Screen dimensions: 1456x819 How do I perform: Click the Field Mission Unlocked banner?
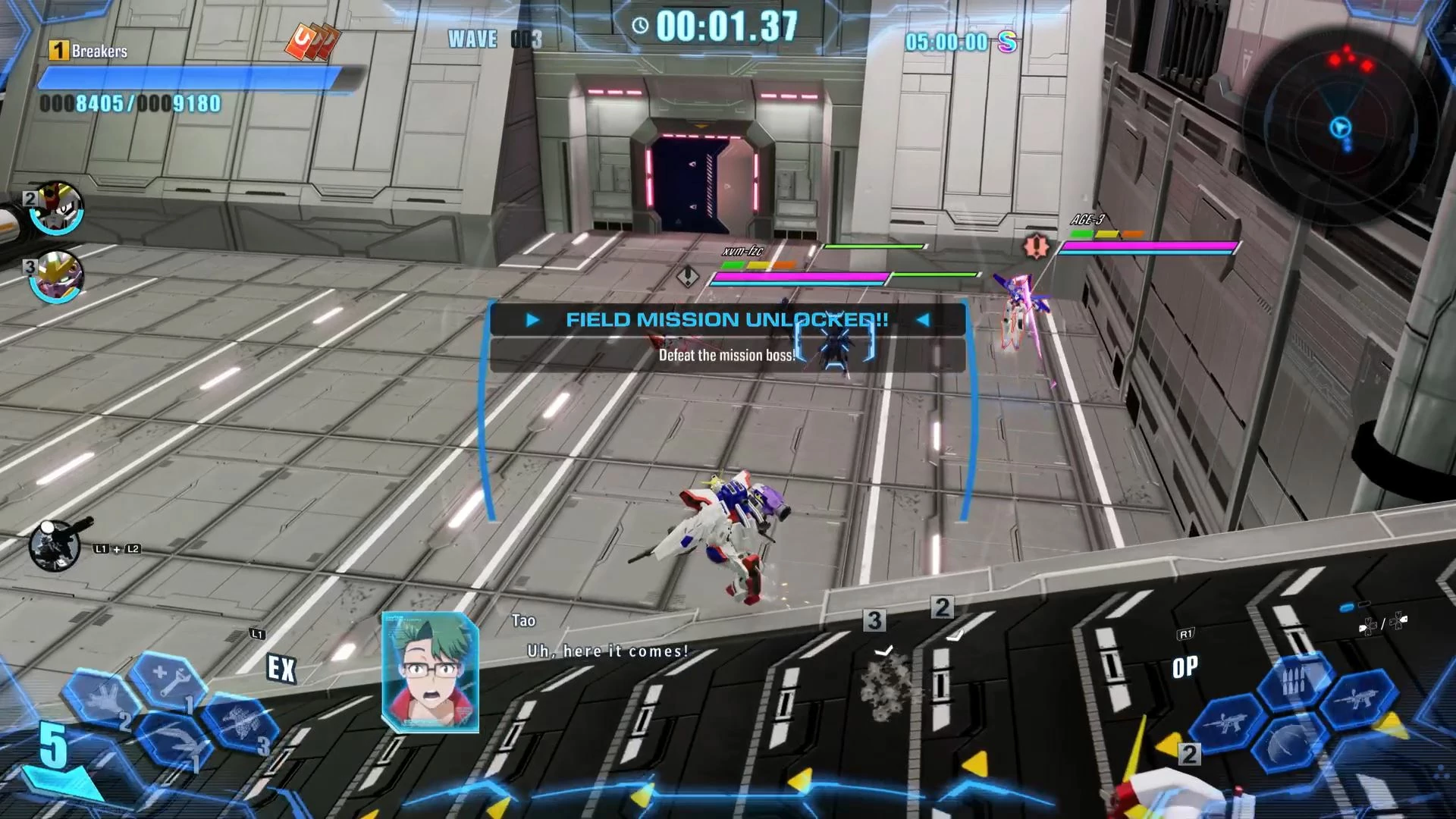(x=727, y=320)
